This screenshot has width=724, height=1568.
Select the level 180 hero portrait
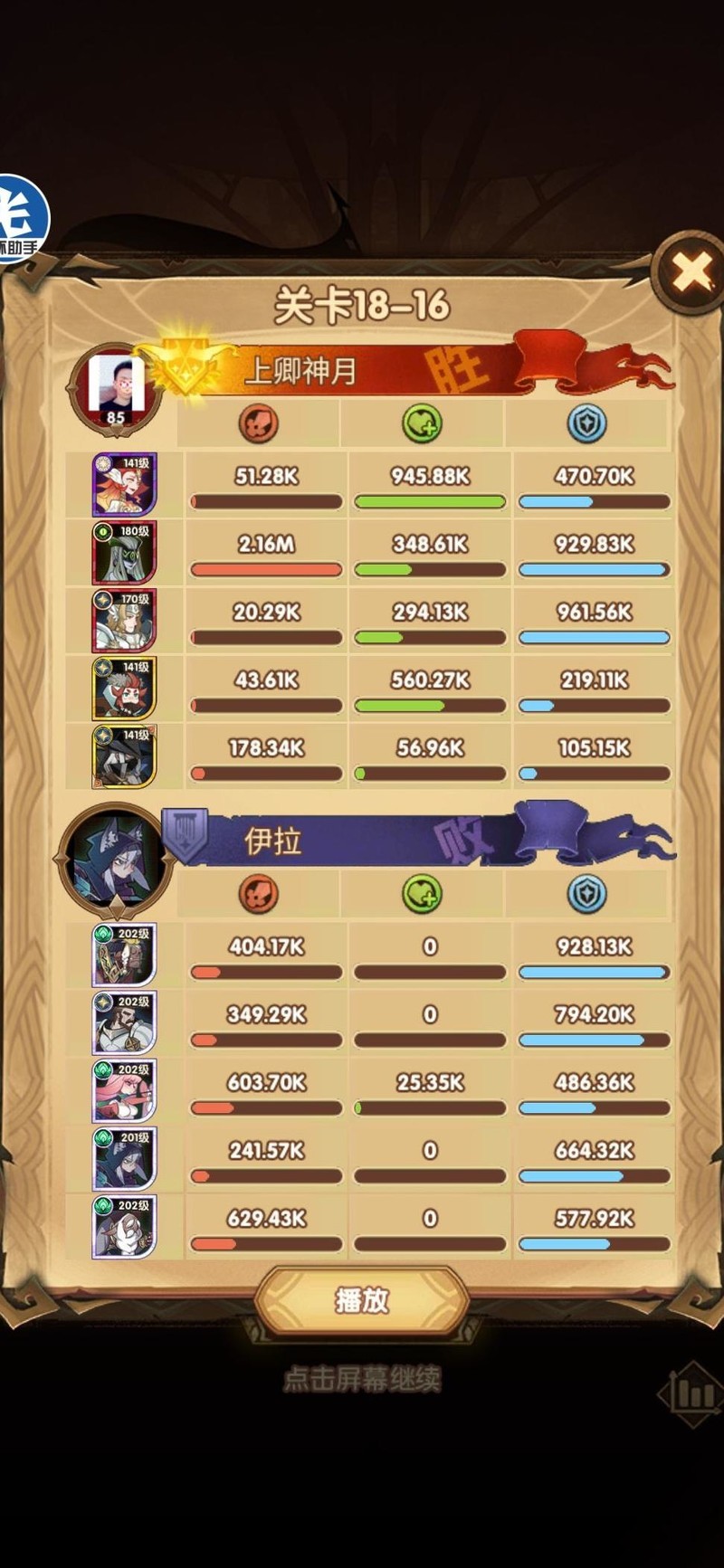[x=124, y=552]
